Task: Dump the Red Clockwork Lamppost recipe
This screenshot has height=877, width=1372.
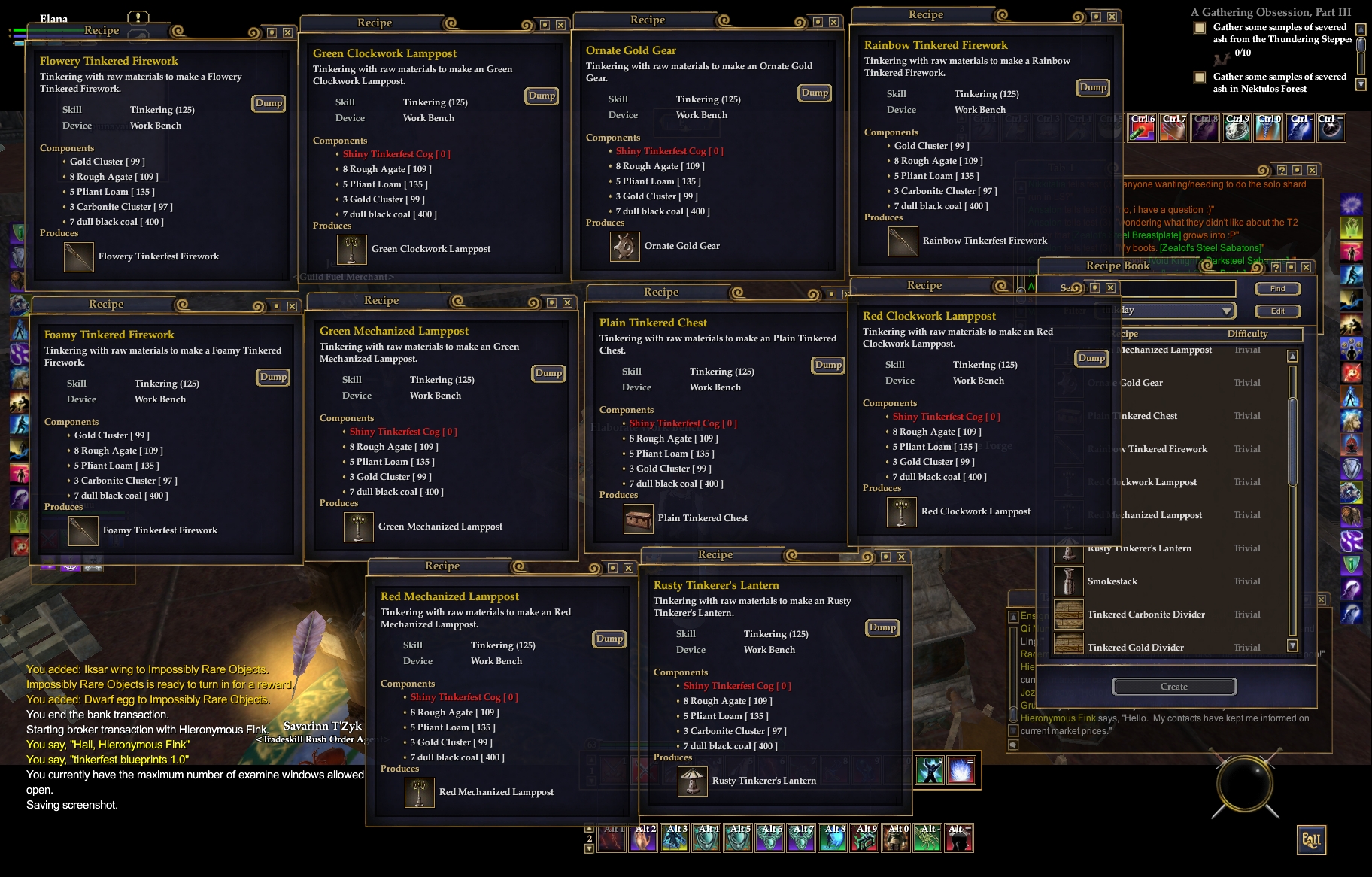Action: point(1091,358)
